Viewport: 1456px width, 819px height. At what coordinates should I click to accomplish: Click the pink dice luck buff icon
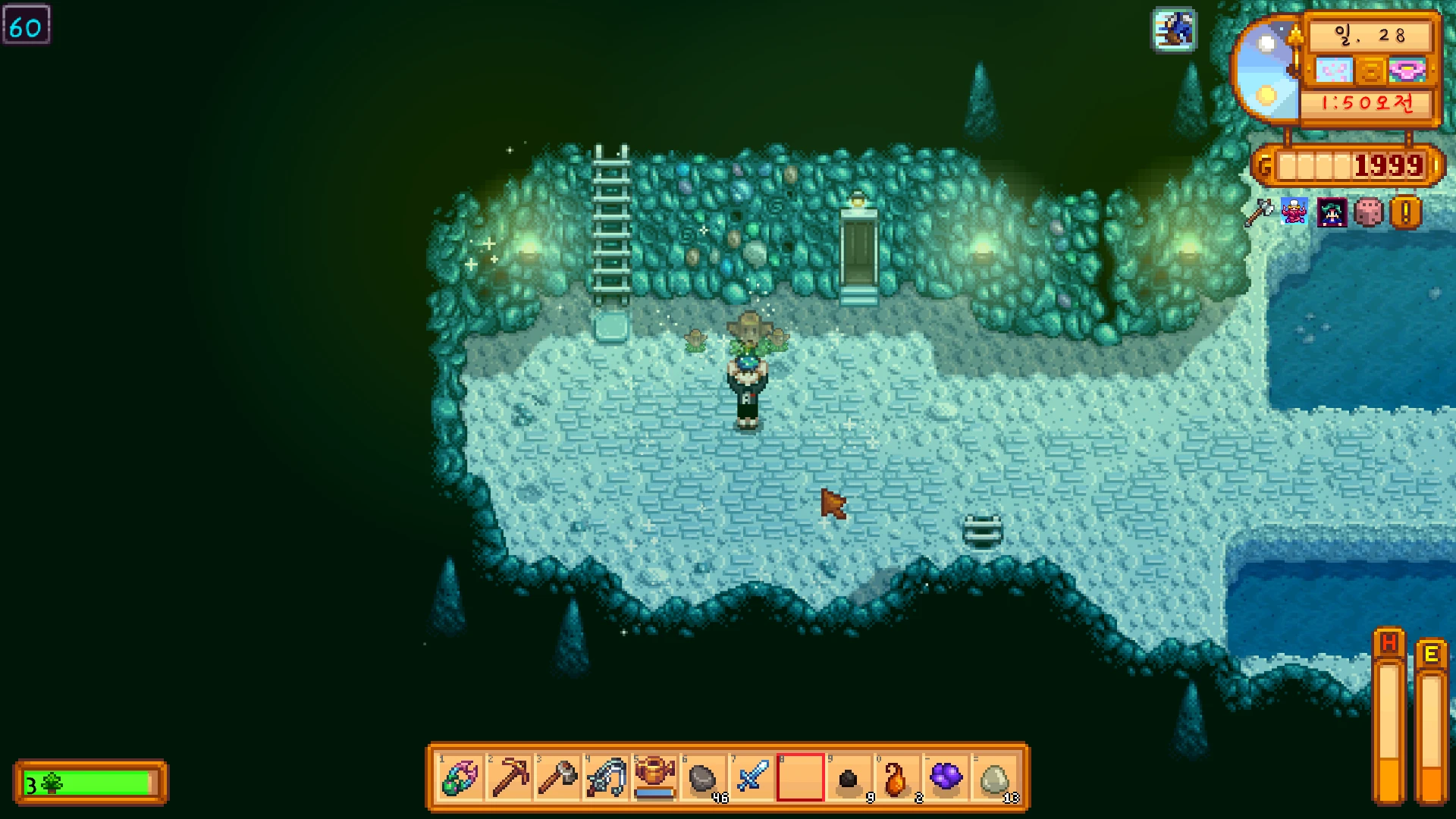click(1369, 213)
